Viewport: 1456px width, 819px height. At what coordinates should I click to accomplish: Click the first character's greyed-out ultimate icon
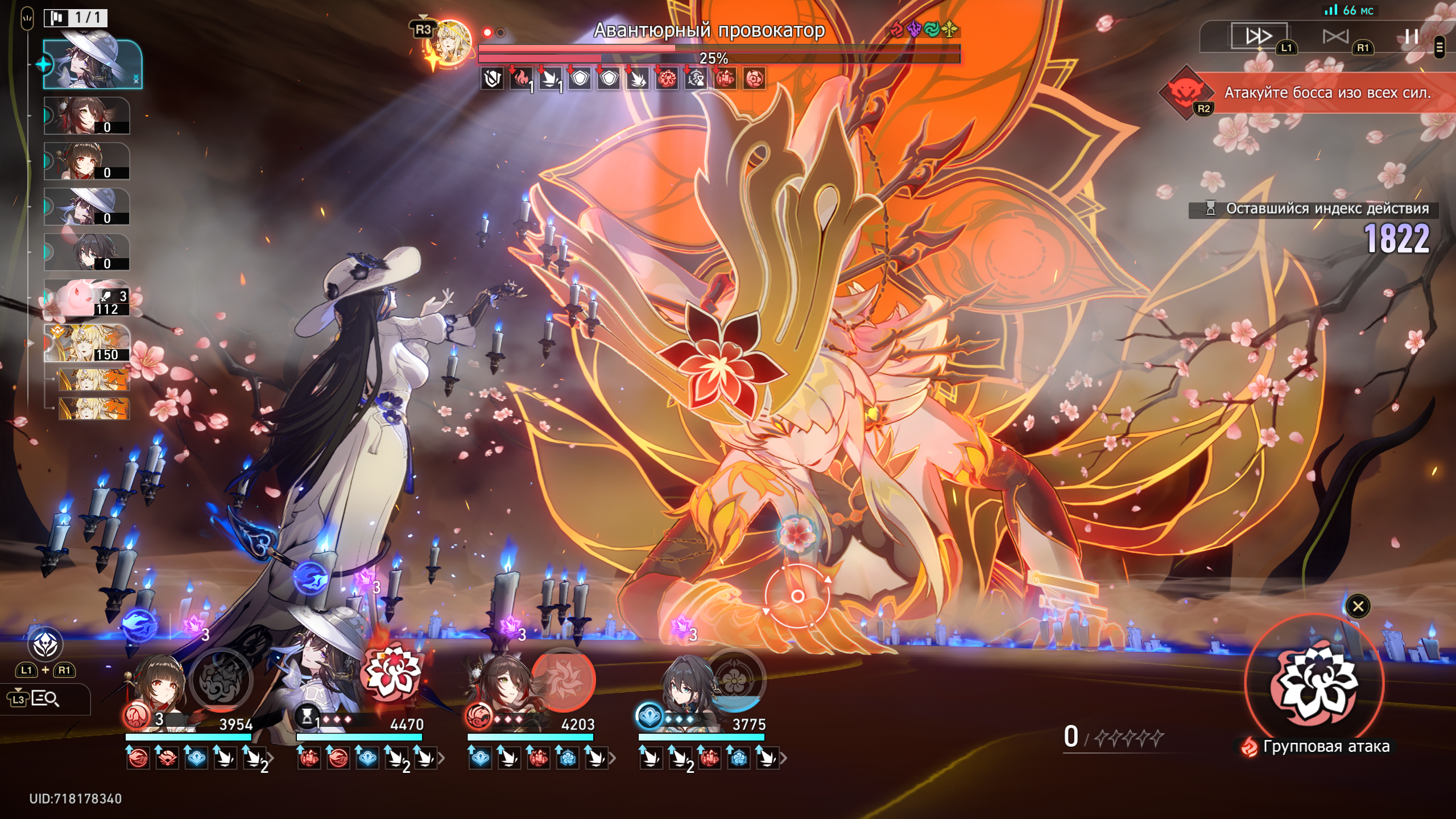point(221,680)
